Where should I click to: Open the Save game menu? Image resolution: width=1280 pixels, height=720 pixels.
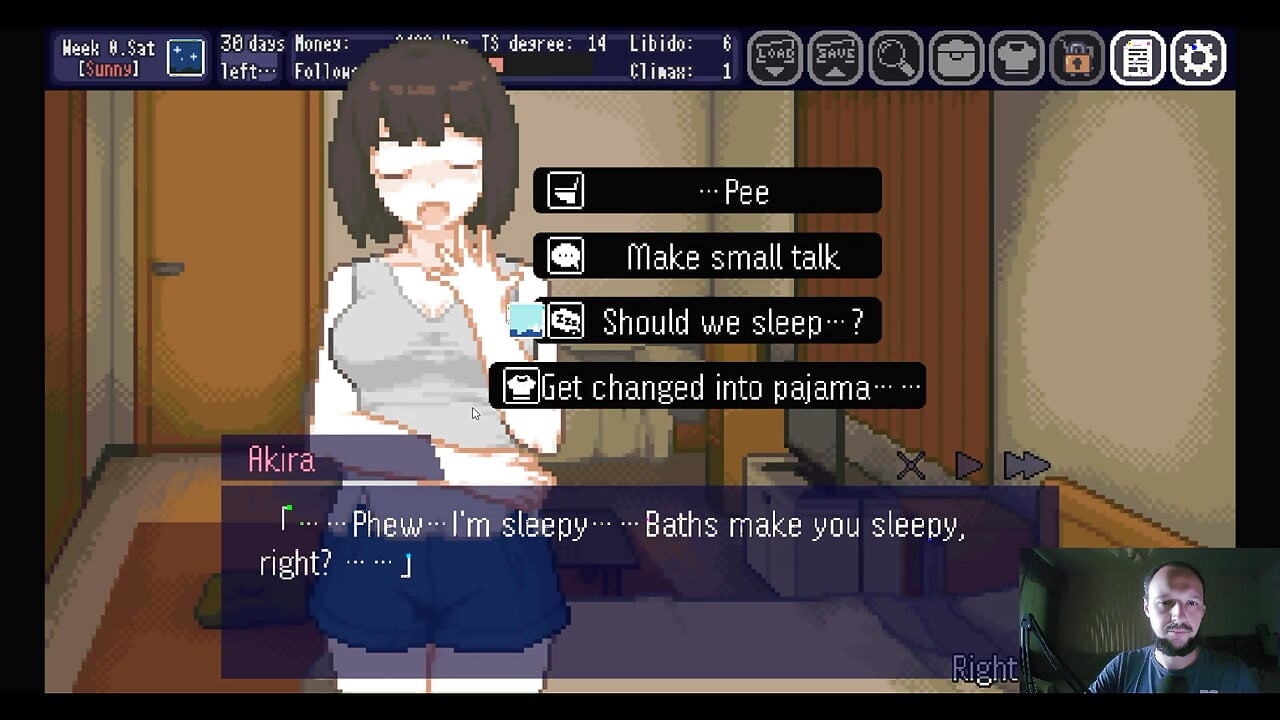[835, 59]
